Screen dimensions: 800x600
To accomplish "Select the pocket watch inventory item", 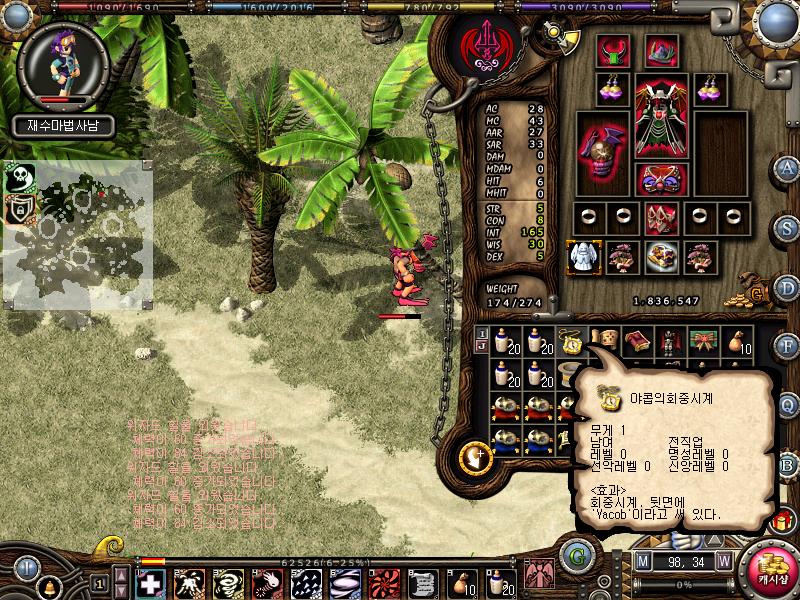I will [x=571, y=343].
